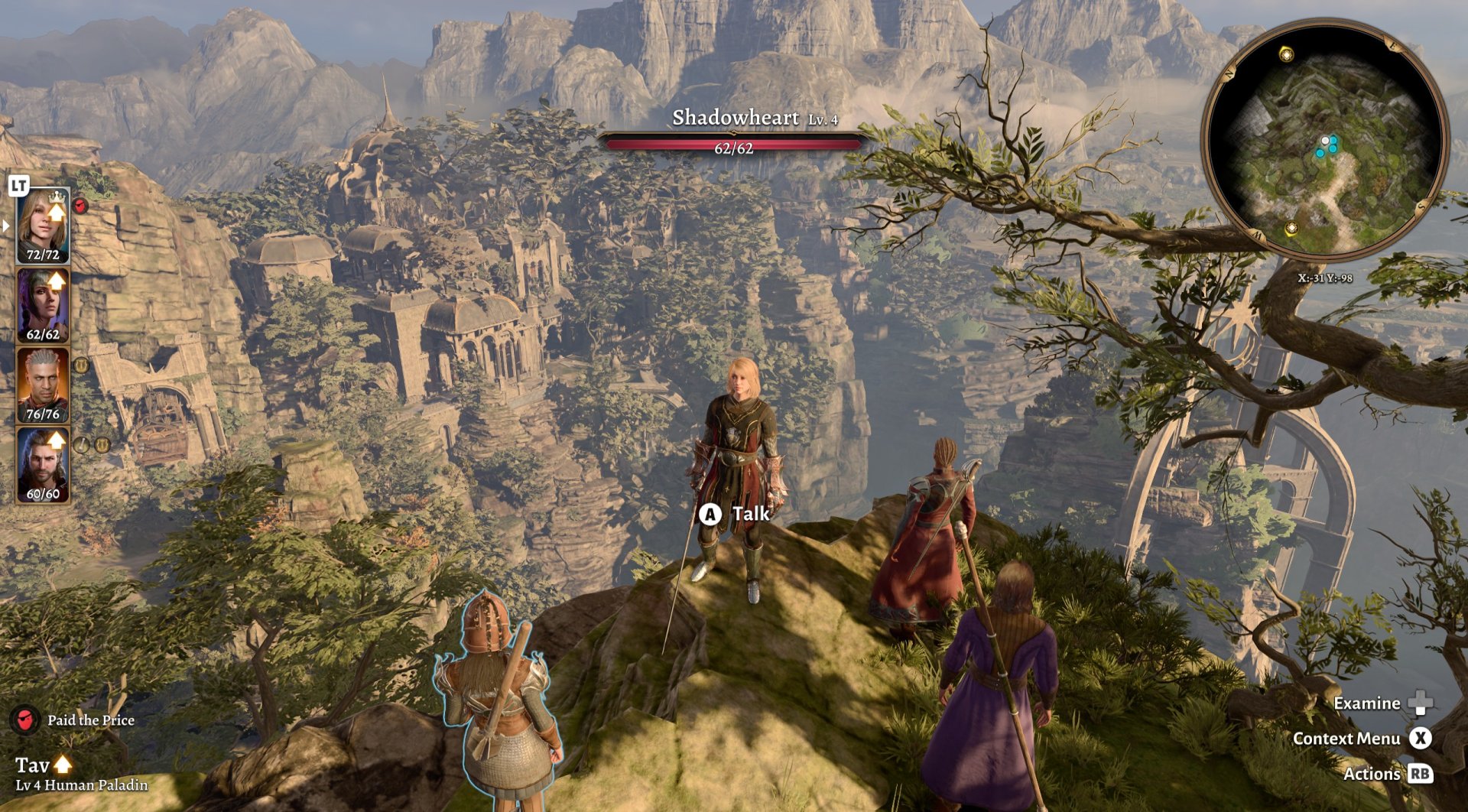Click the Paid the Price condition icon
Viewport: 1468px width, 812px height.
(25, 719)
